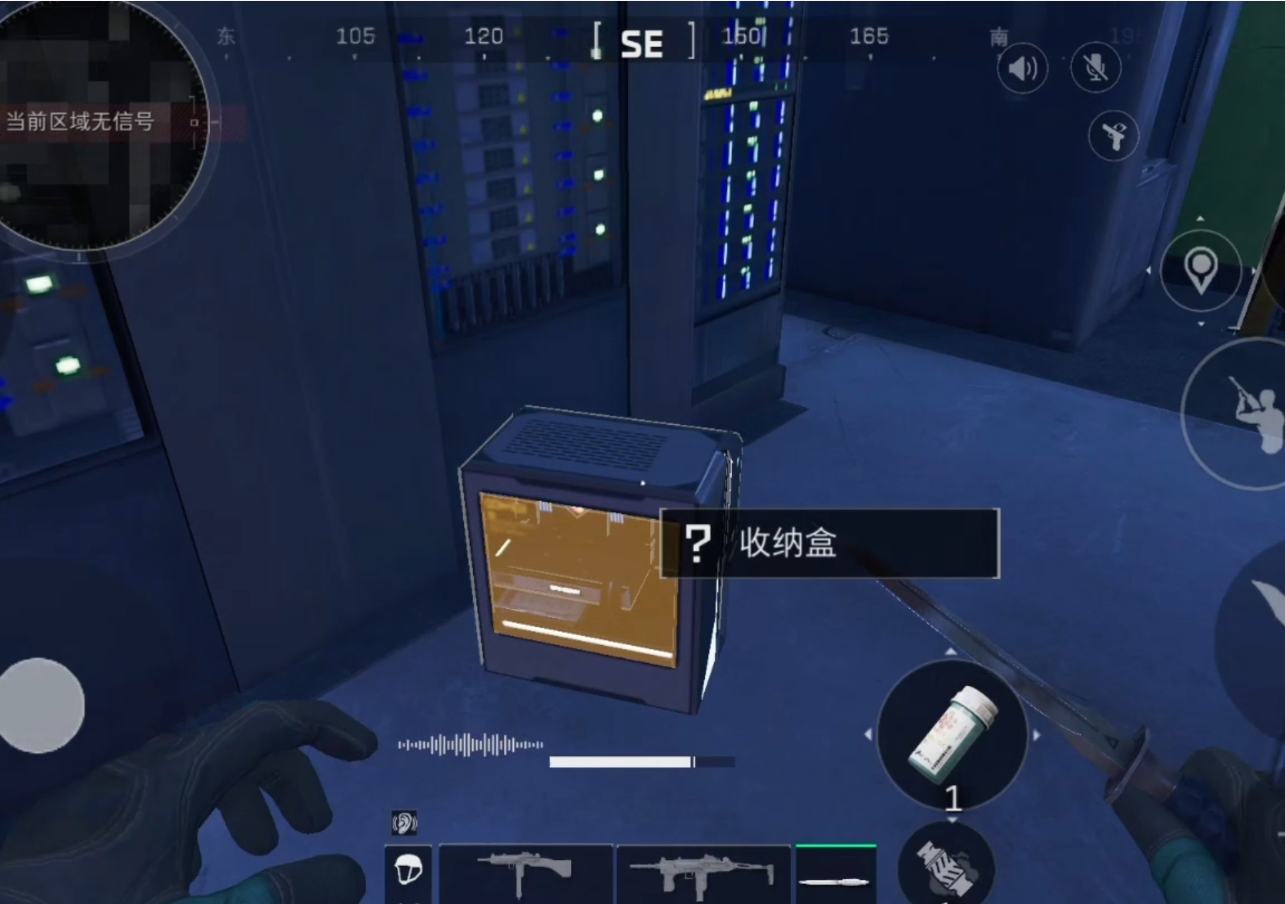The image size is (1285, 904).
Task: Tap the left arrow beside the map pin button
Action: point(1148,270)
